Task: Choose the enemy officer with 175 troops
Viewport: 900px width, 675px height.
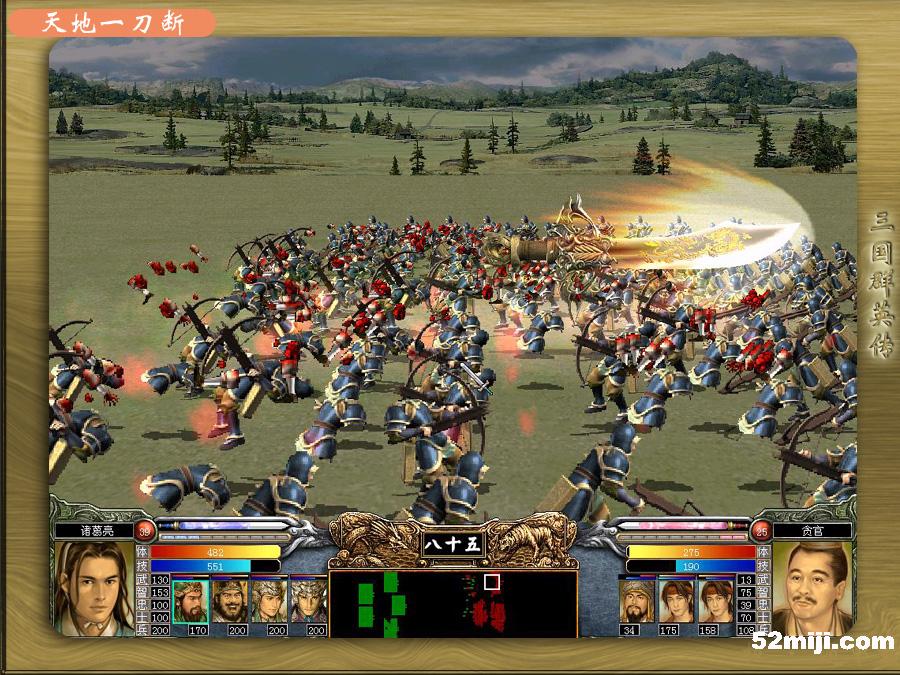Action: [x=676, y=600]
